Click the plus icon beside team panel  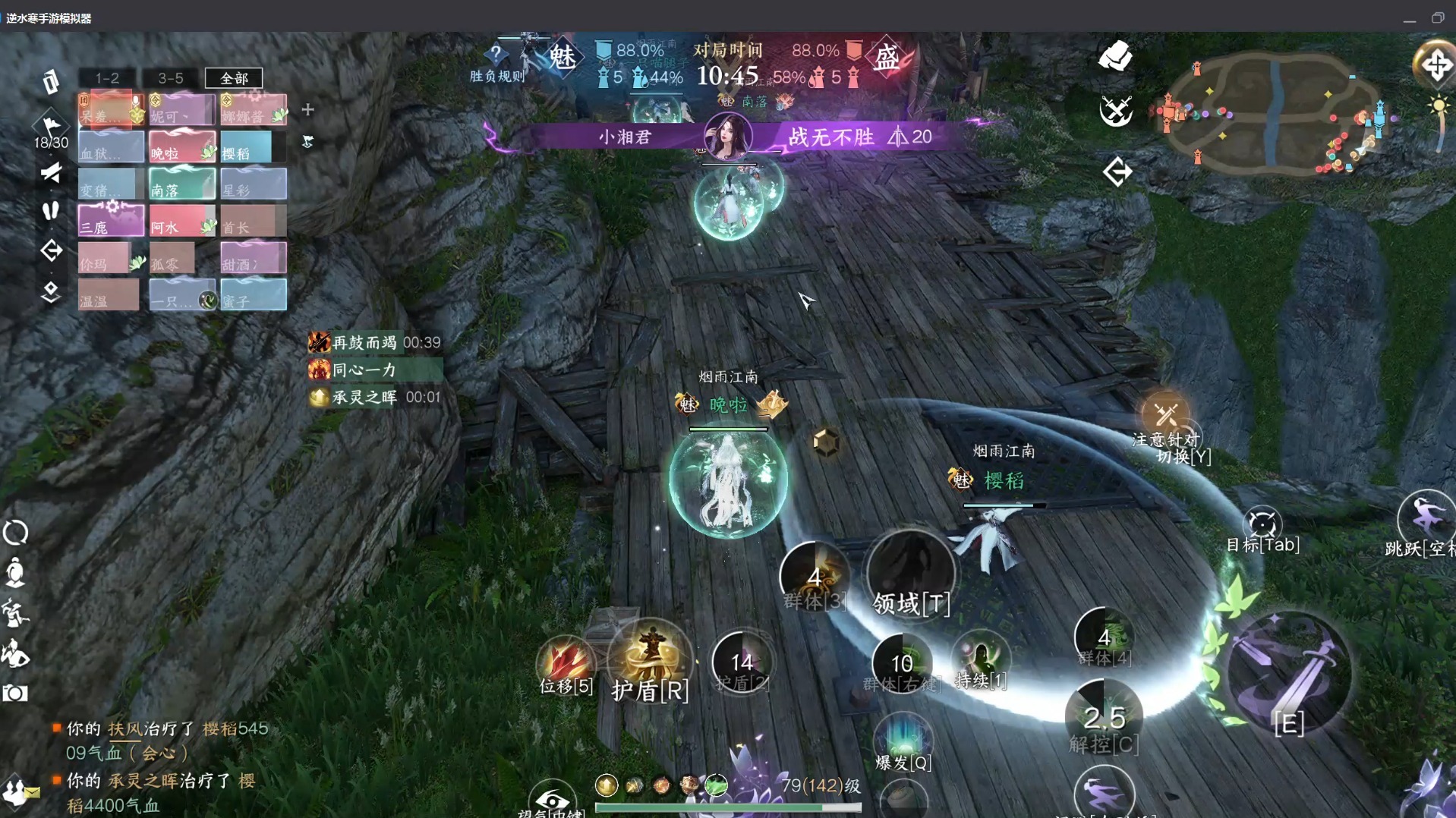click(x=307, y=110)
